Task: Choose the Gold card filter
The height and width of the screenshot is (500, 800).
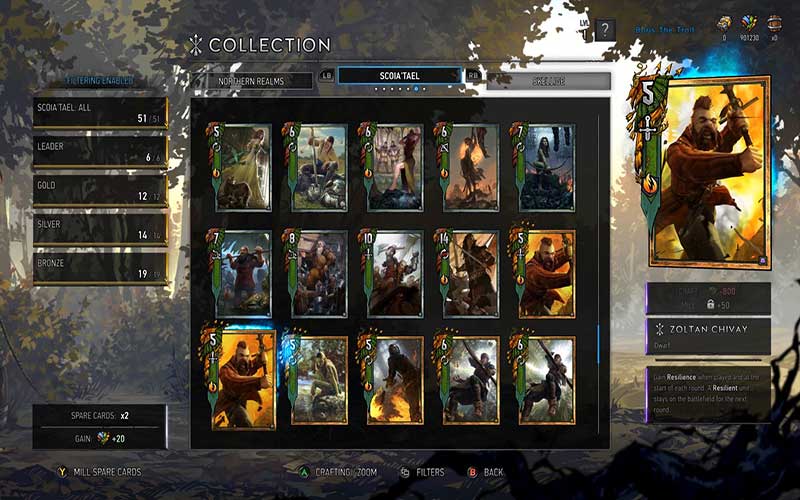Action: point(99,190)
